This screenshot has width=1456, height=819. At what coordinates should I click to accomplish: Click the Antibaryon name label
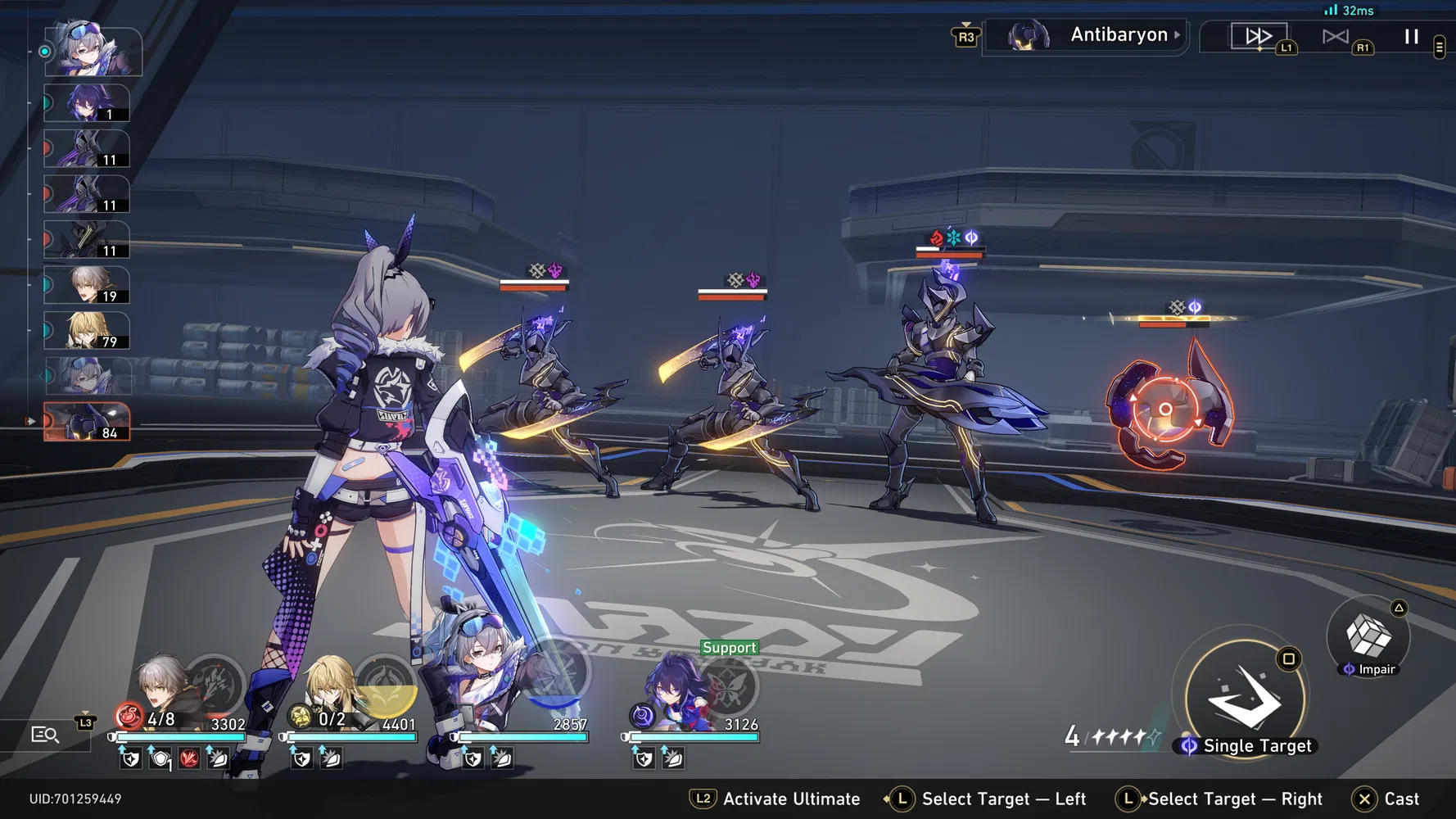1119,34
